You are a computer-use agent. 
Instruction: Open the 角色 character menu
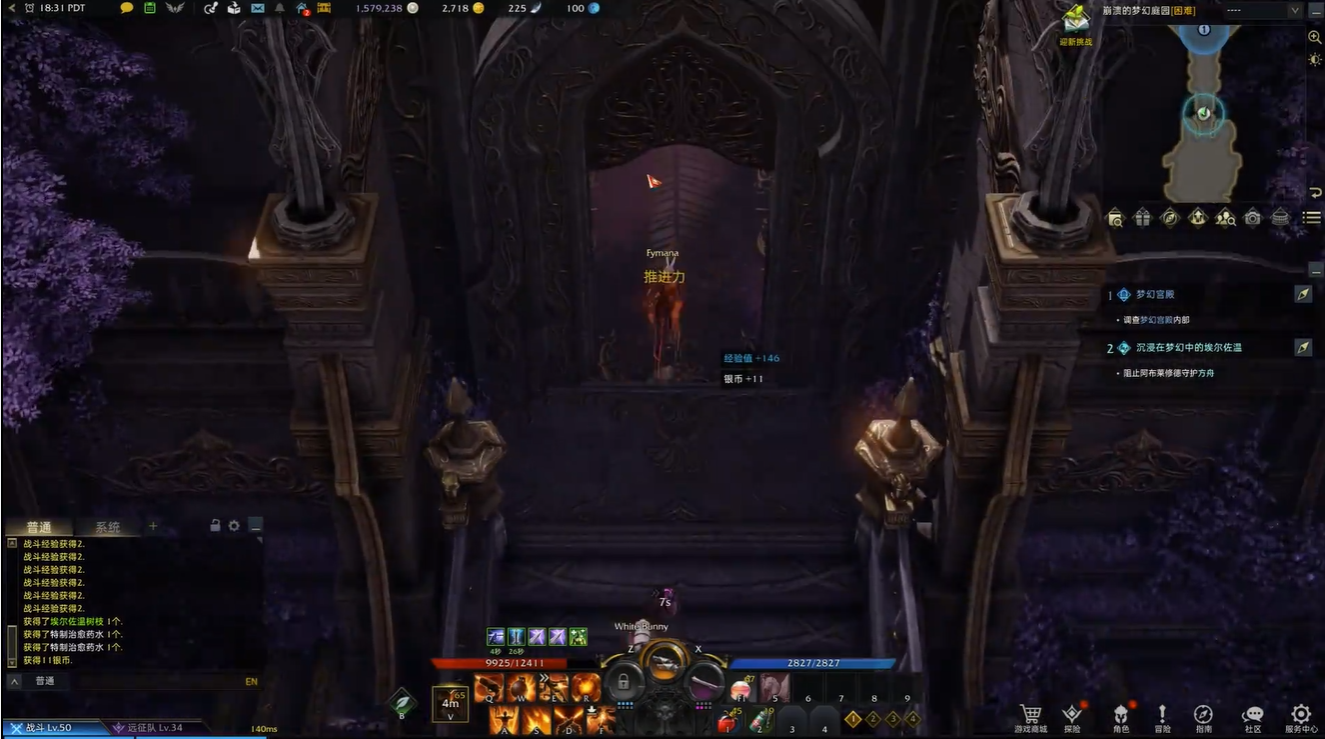click(1120, 716)
